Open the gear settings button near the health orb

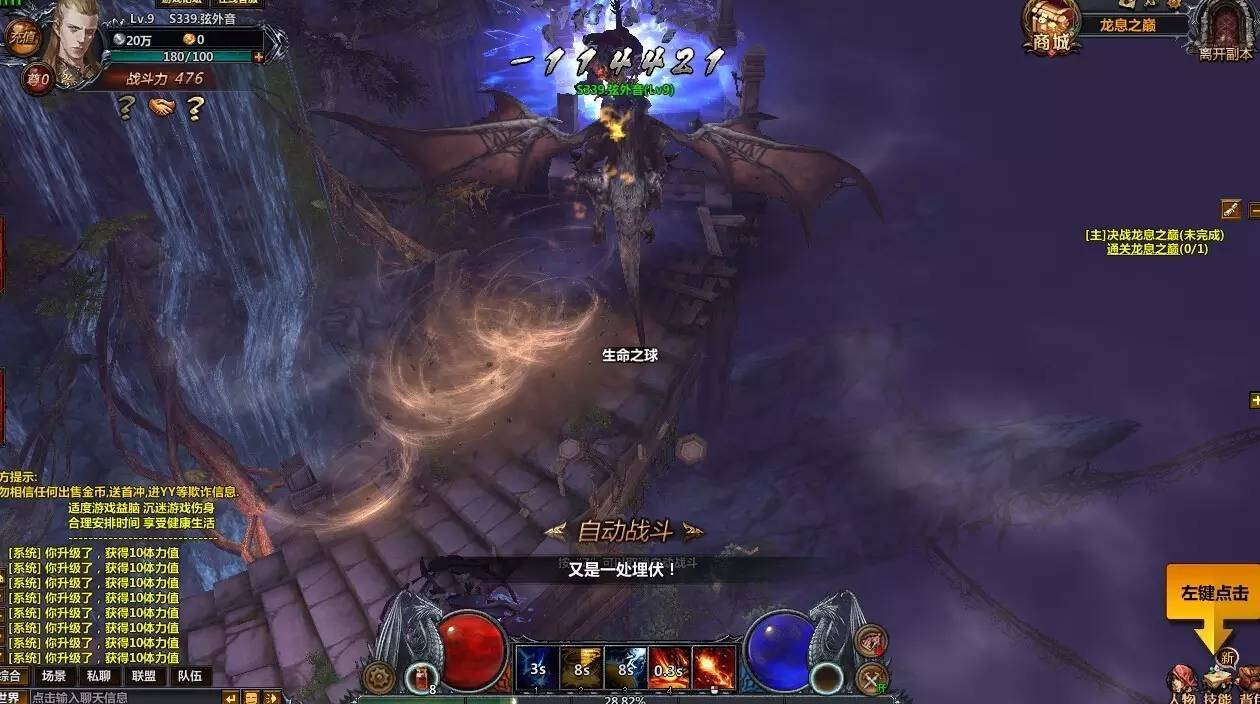point(377,677)
